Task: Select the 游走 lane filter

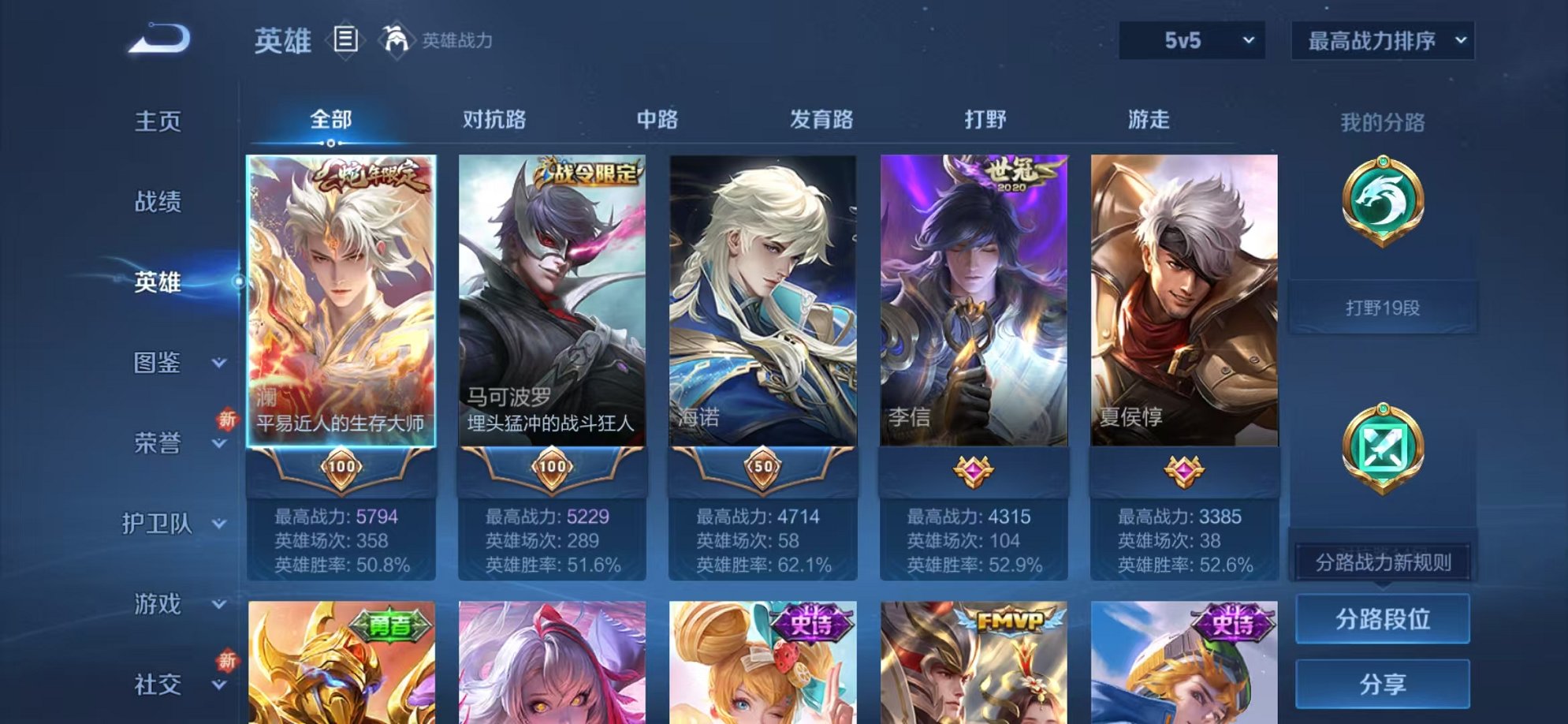Action: point(1149,118)
